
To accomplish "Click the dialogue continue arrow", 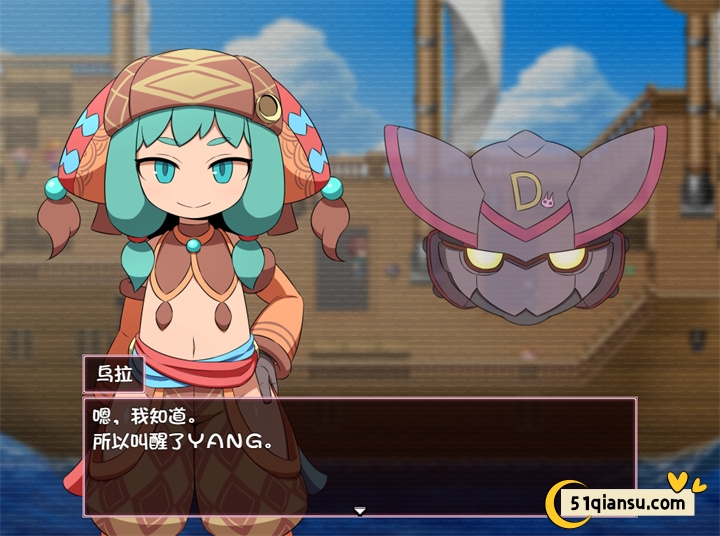I will (x=360, y=511).
